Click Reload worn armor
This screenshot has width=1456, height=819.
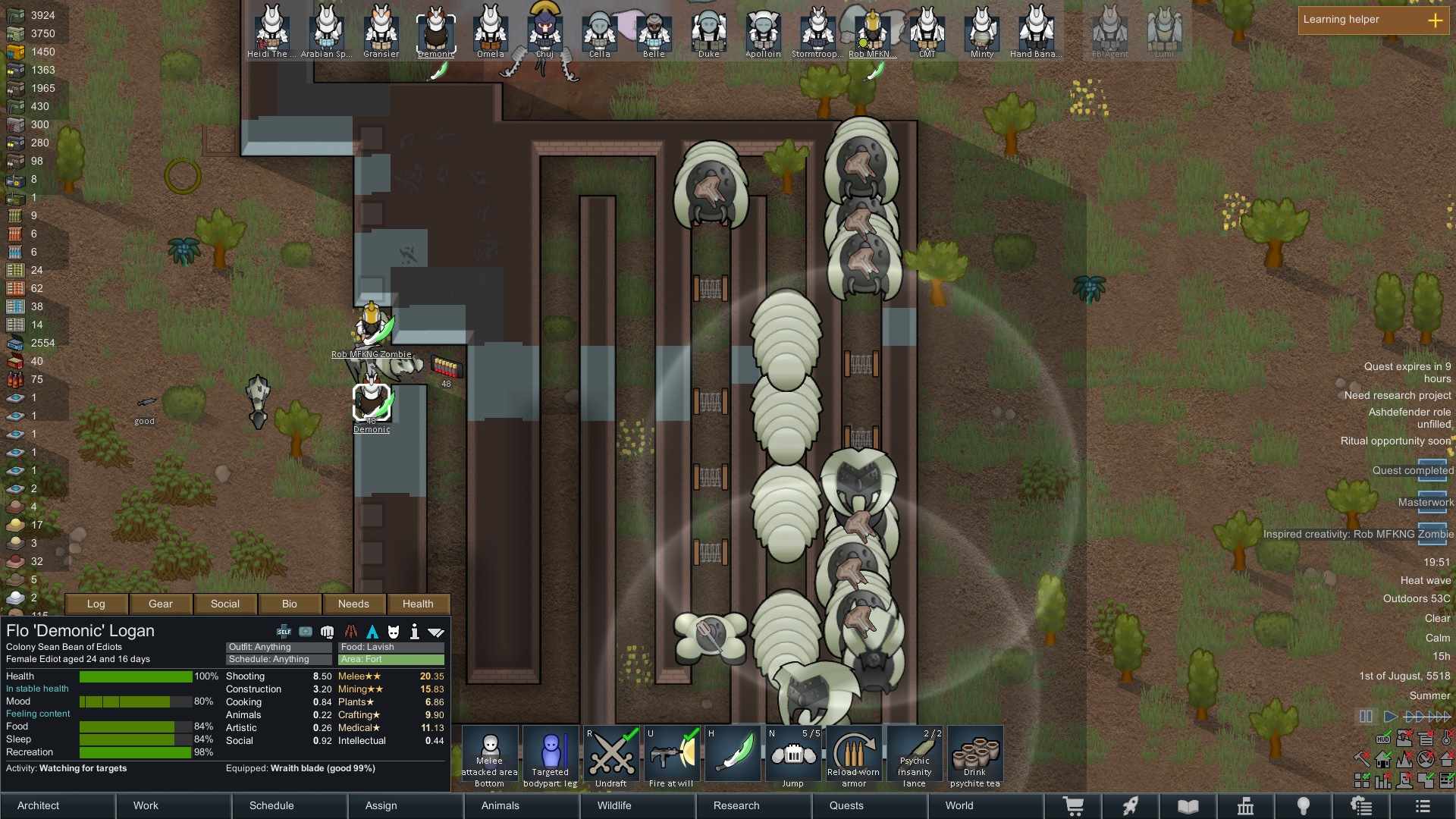[854, 756]
